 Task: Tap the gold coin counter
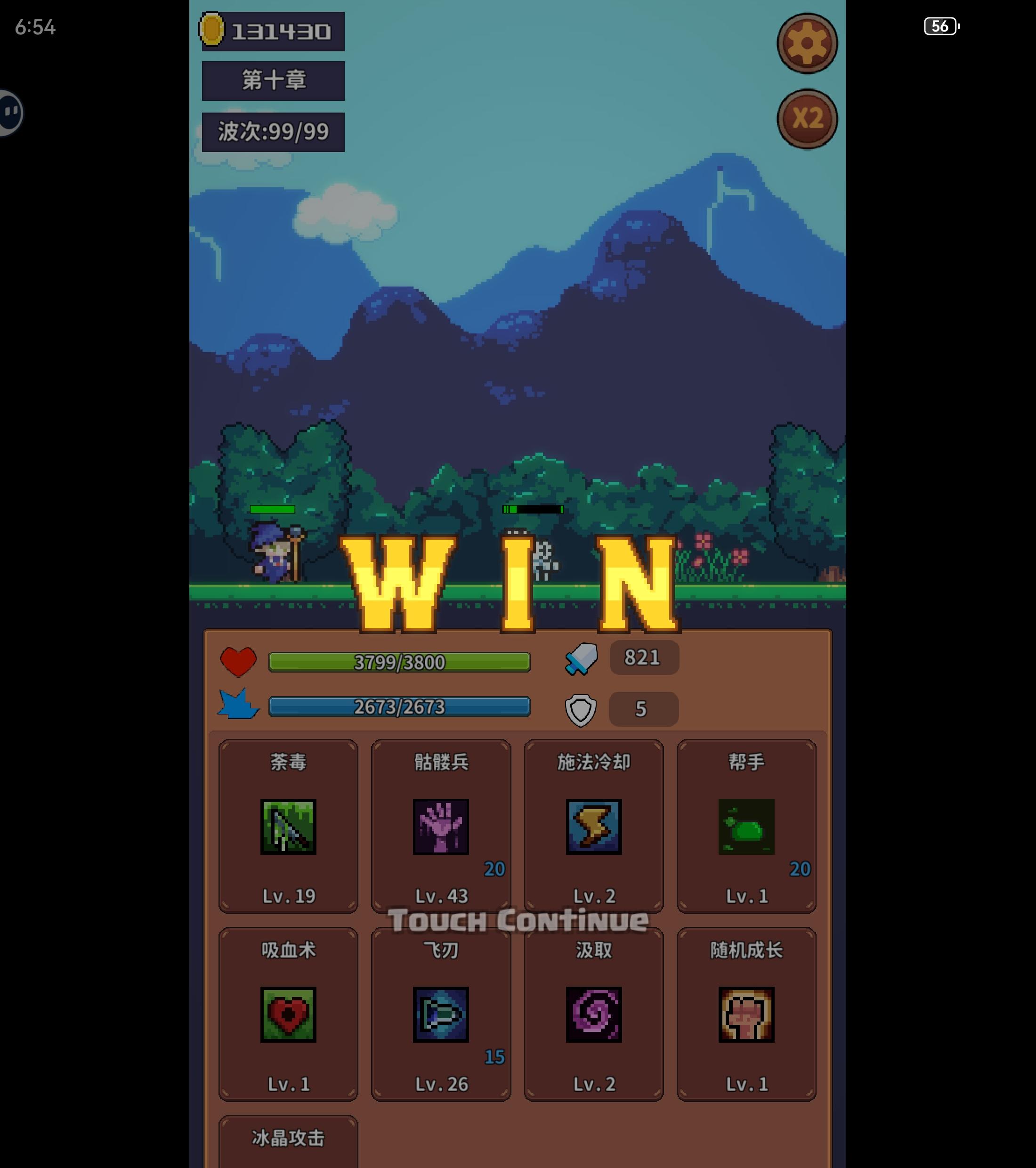273,31
